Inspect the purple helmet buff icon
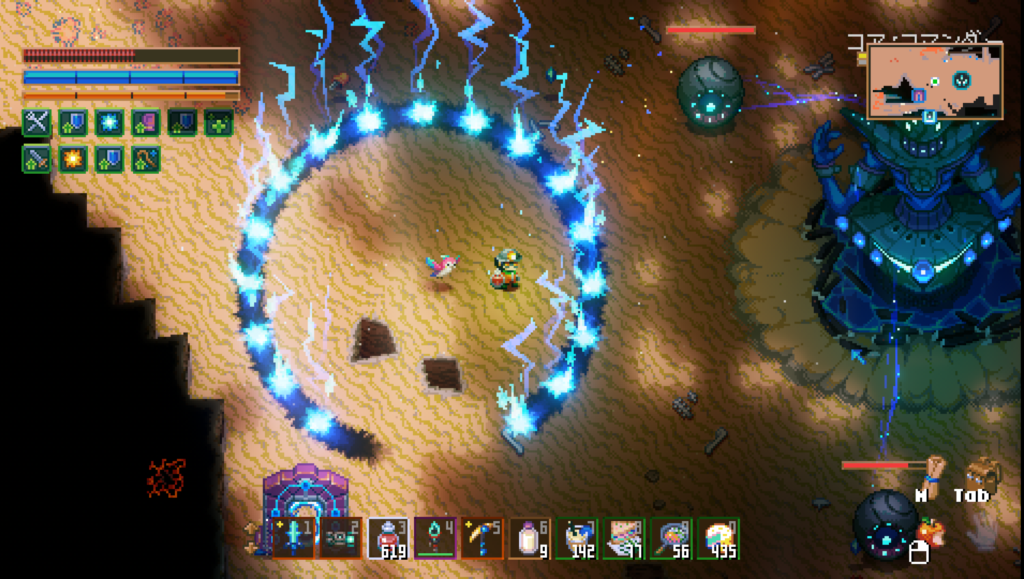1024x579 pixels. click(x=146, y=122)
